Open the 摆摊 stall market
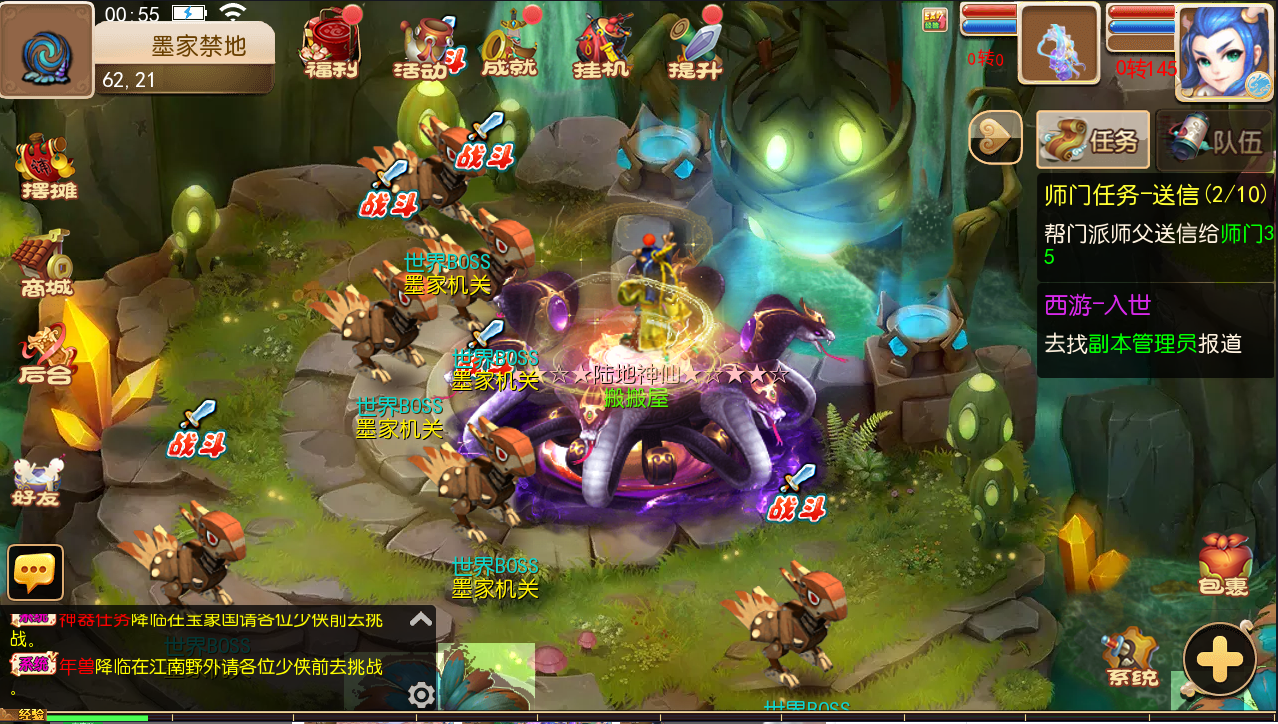 click(x=45, y=166)
